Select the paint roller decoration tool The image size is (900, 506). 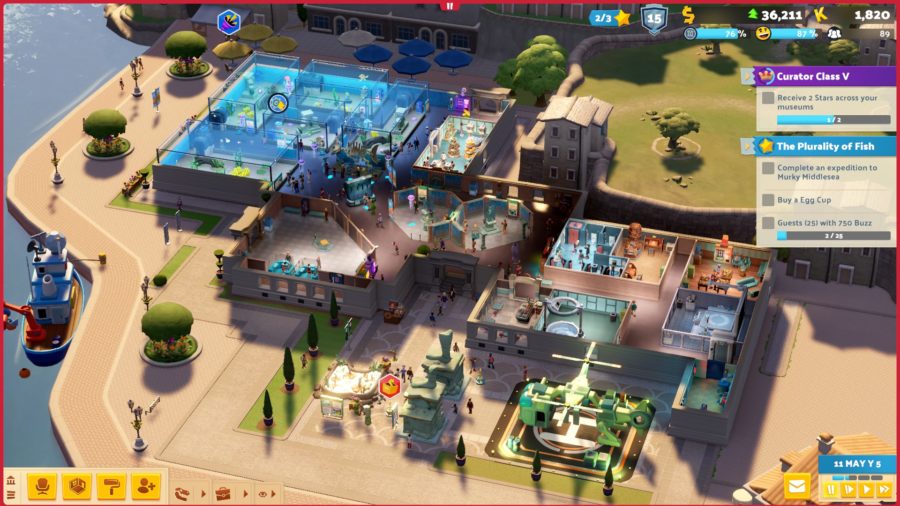[111, 486]
